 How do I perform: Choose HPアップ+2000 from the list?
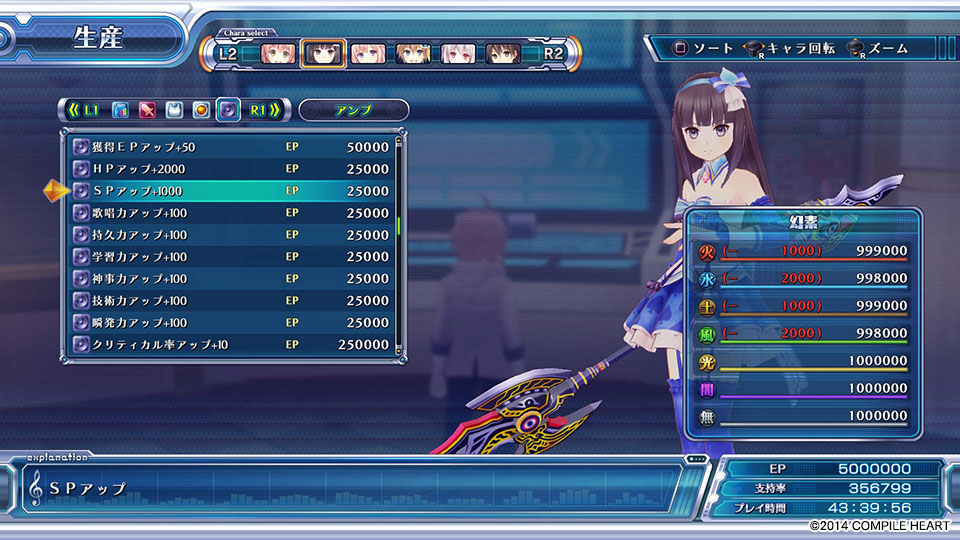coord(232,169)
